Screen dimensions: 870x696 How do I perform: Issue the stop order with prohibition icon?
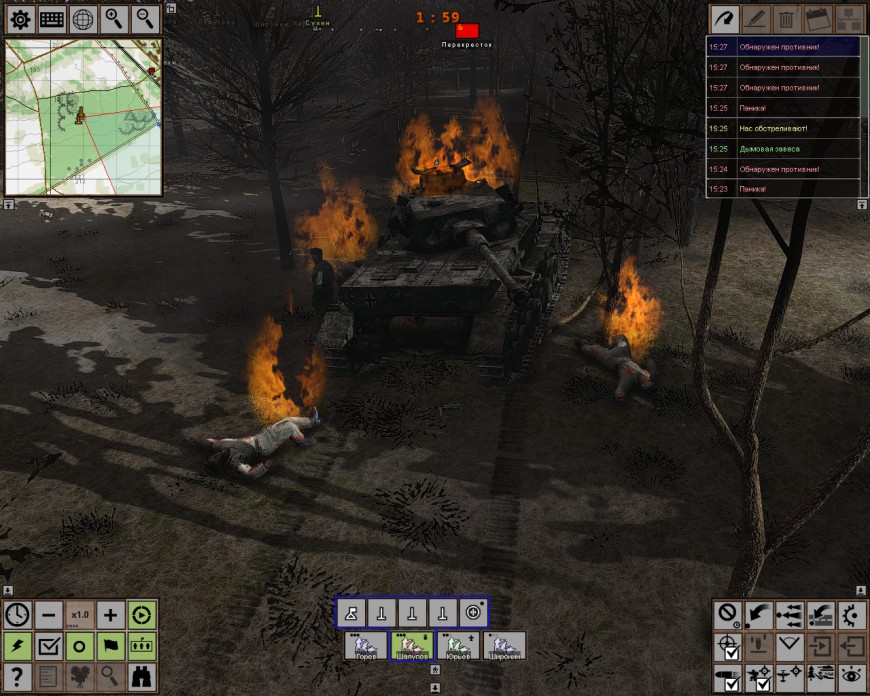coord(728,614)
